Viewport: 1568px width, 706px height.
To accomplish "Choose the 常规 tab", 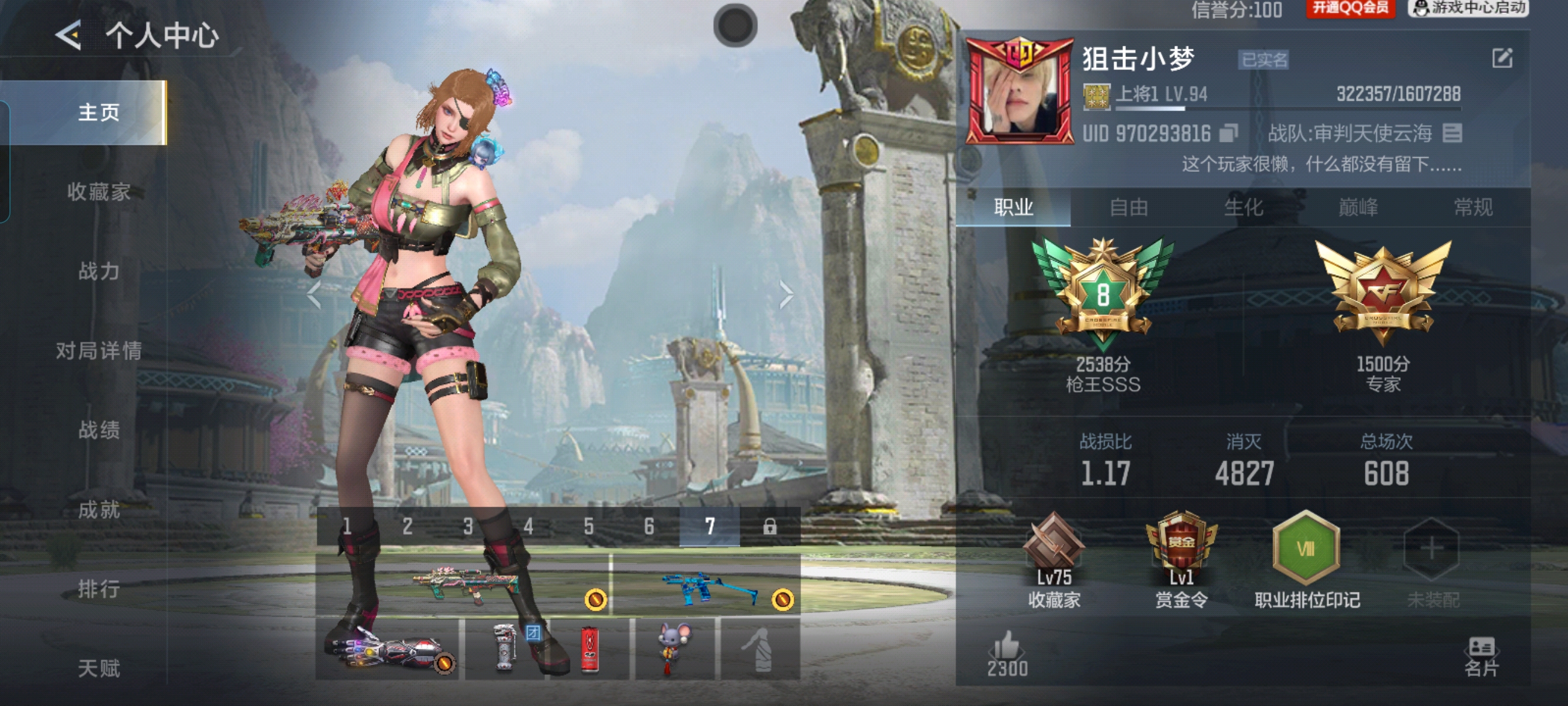I will pos(1473,208).
